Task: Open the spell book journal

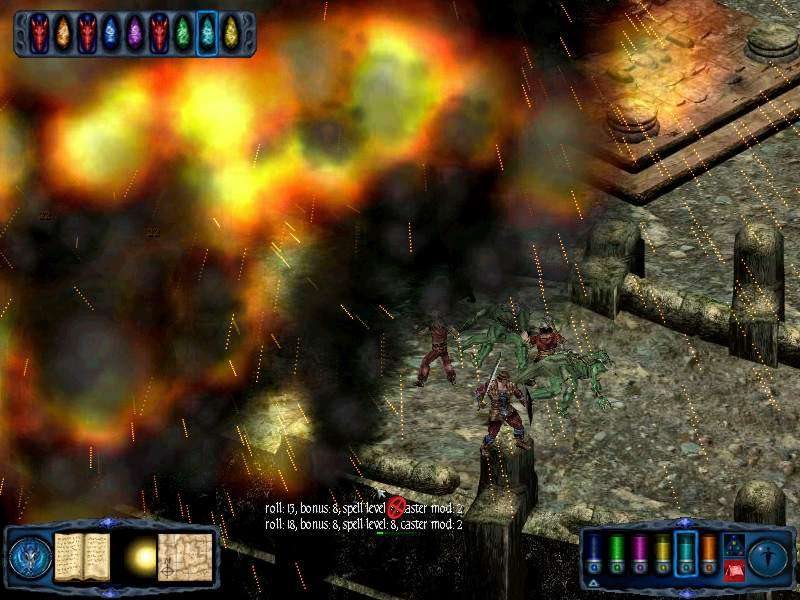Action: pyautogui.click(x=82, y=556)
